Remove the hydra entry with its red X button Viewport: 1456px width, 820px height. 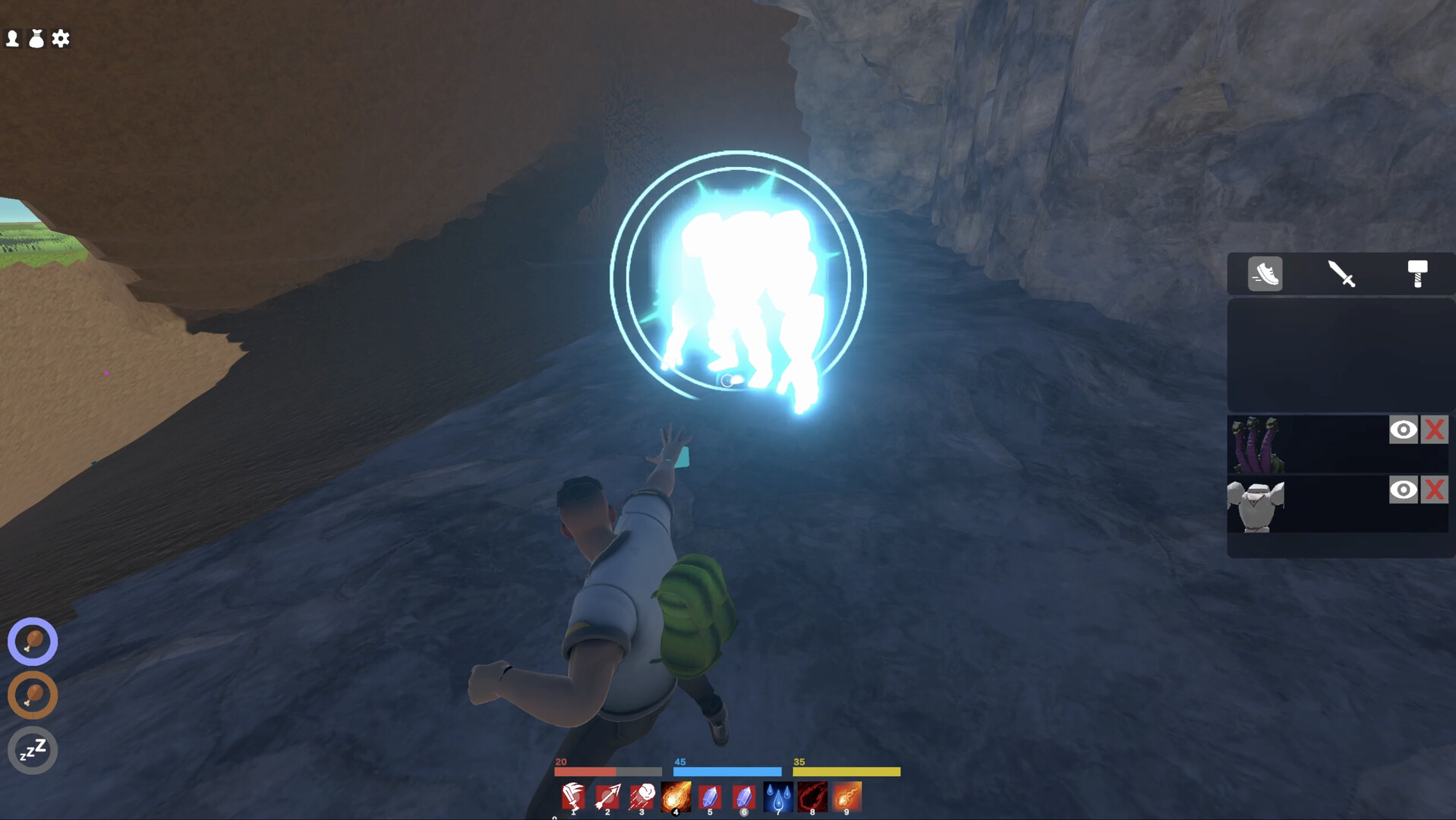pyautogui.click(x=1435, y=429)
